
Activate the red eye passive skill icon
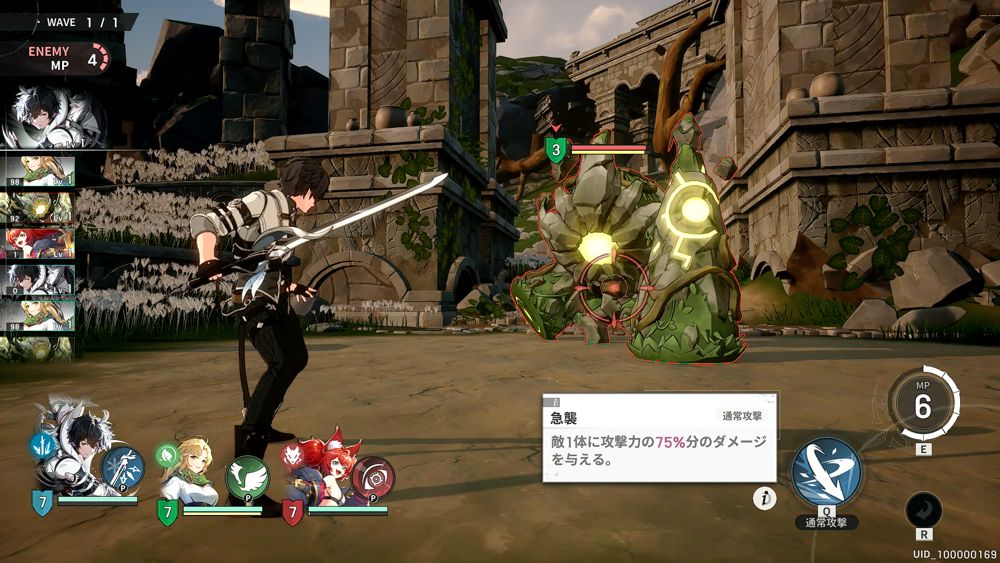coord(373,478)
